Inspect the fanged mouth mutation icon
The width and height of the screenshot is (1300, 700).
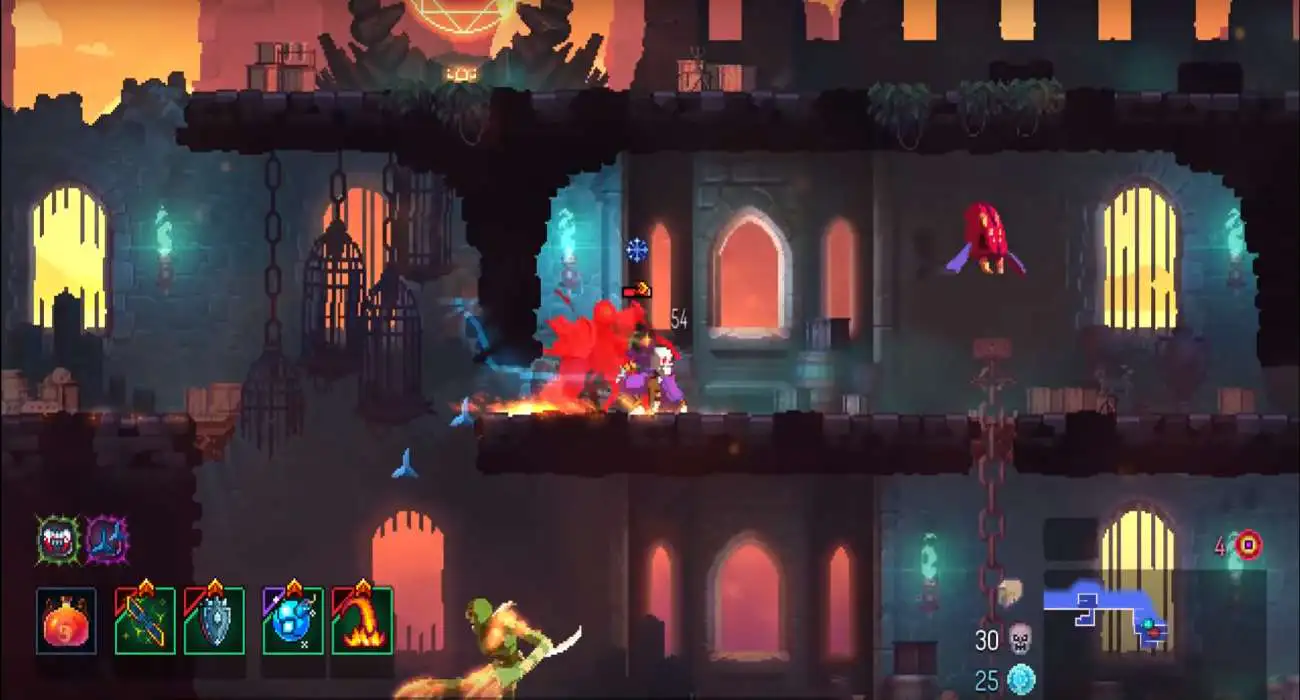[58, 540]
